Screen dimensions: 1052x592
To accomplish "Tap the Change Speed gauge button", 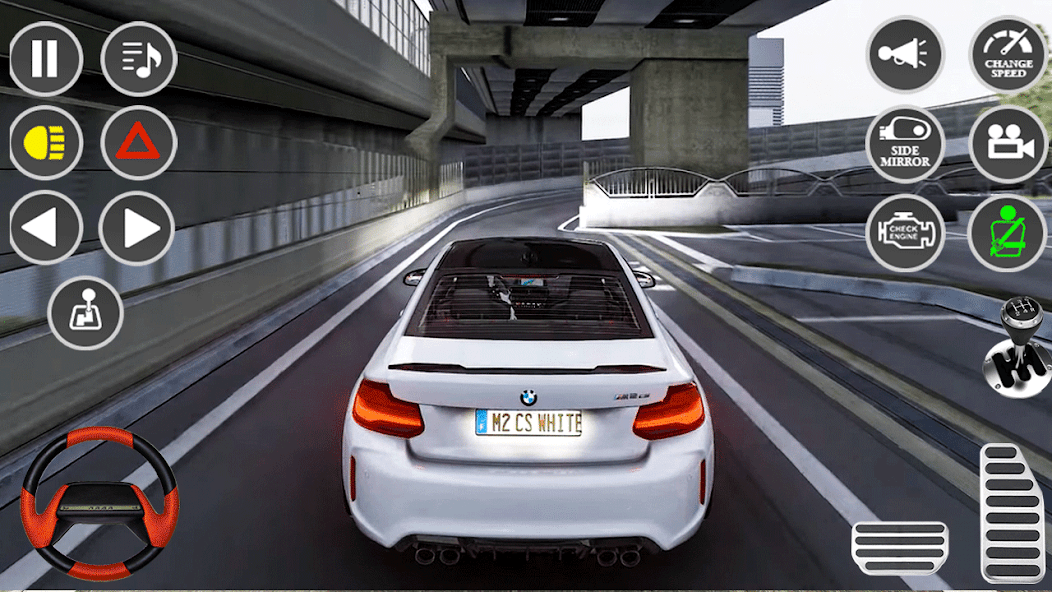I will (1008, 55).
